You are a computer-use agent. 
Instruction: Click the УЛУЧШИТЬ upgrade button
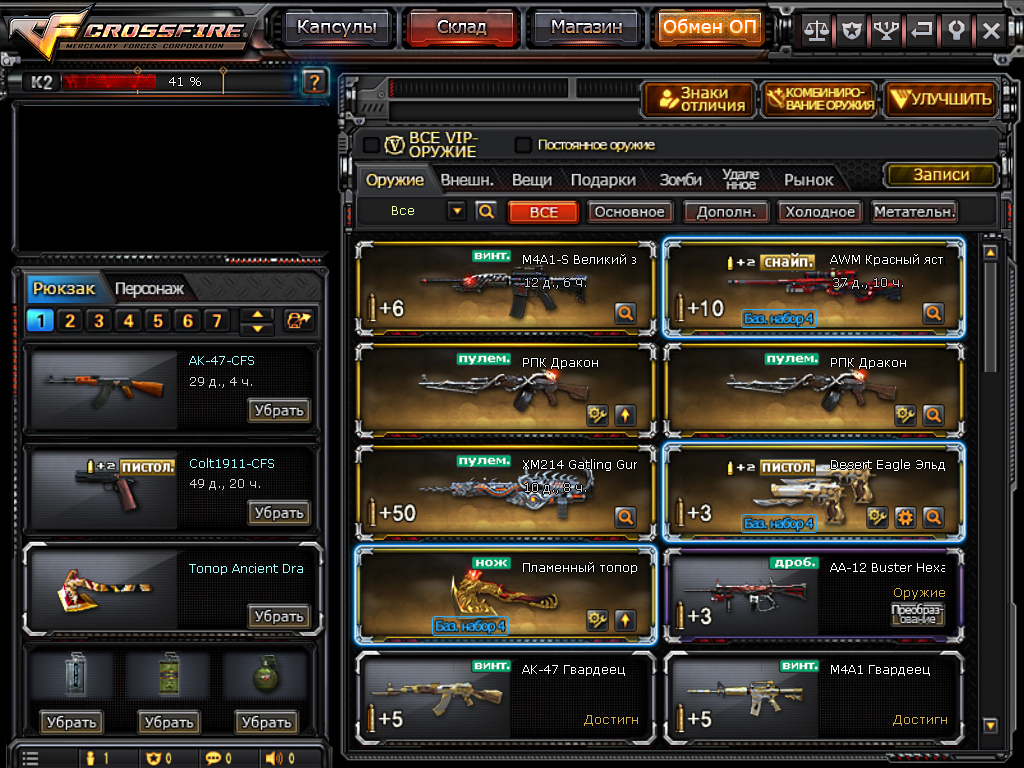(x=941, y=99)
